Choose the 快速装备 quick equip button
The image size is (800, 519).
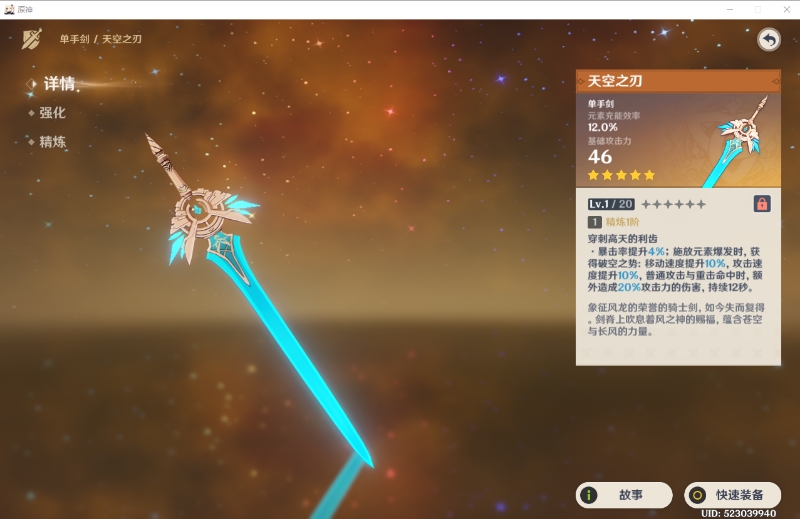tap(732, 494)
